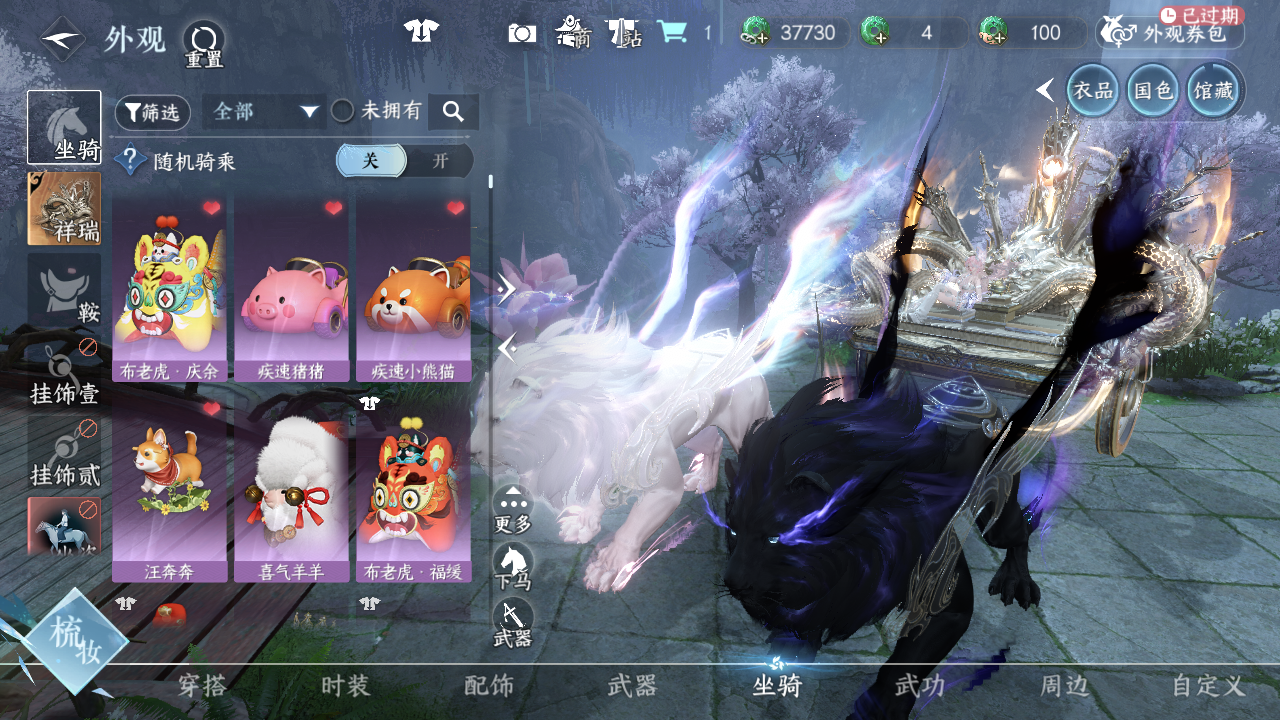Reset appearance with 重置 button
This screenshot has height=720, width=1280.
pos(204,44)
